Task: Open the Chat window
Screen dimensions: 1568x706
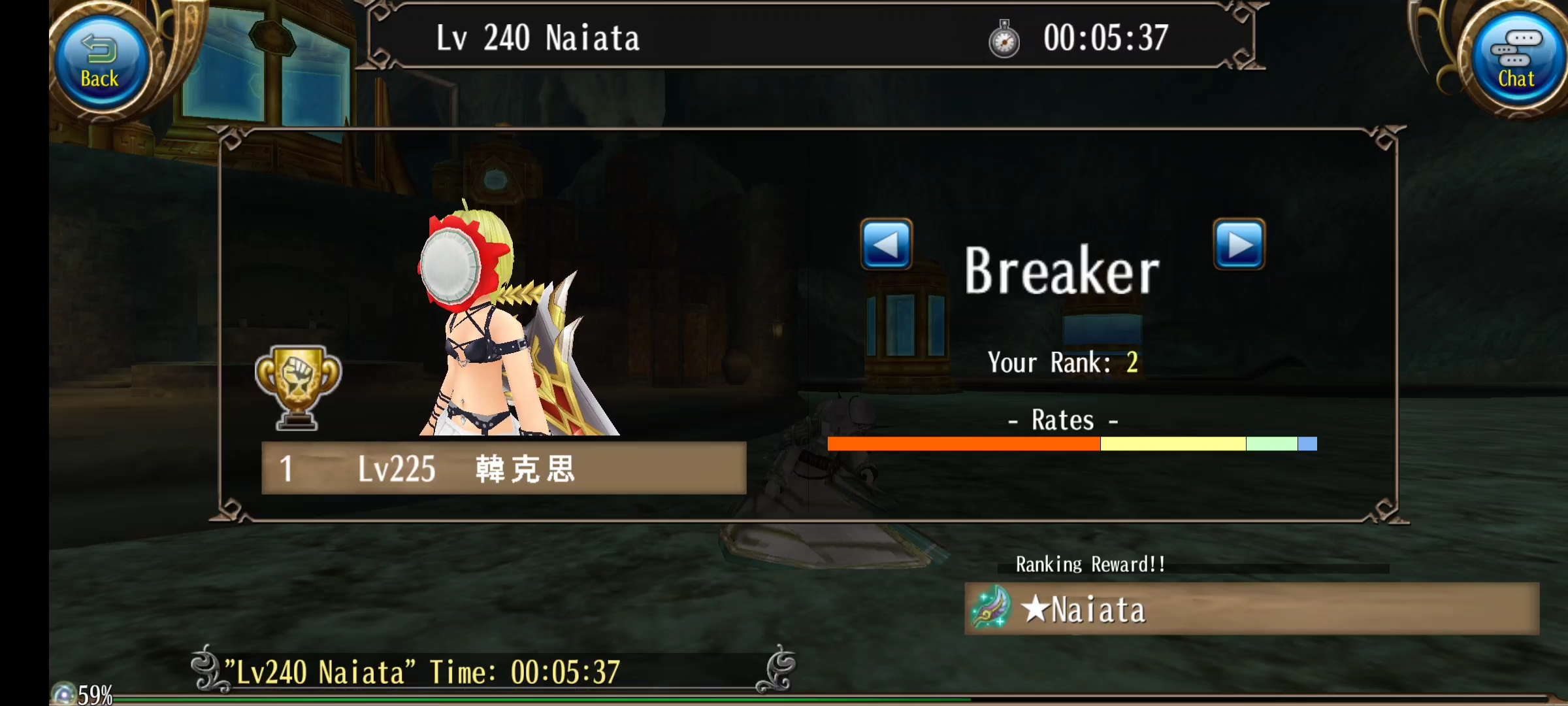Action: pyautogui.click(x=1515, y=62)
